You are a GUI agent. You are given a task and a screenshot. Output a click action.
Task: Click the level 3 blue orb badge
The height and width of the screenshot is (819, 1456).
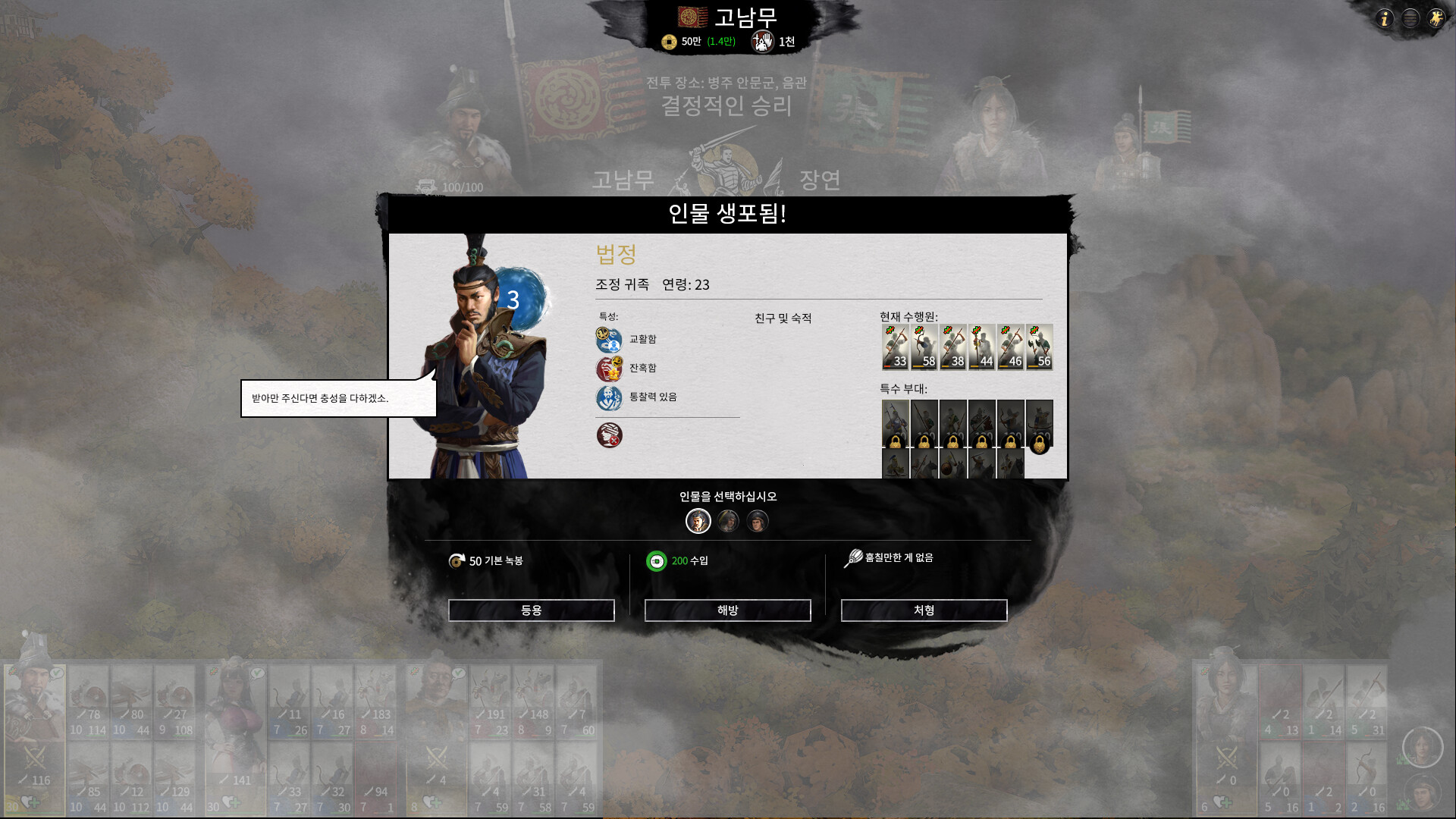tap(521, 299)
